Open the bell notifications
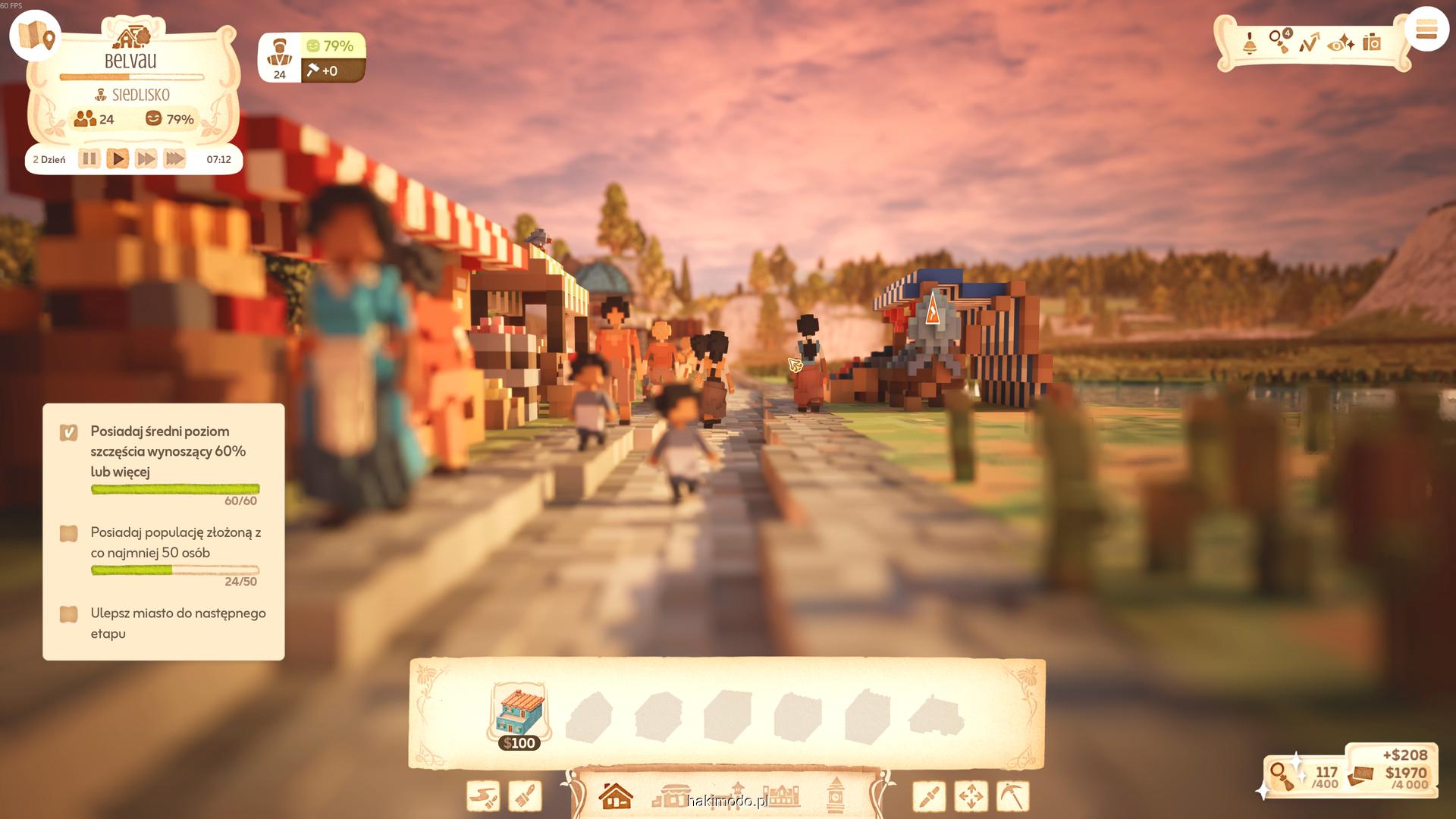 pos(1250,43)
